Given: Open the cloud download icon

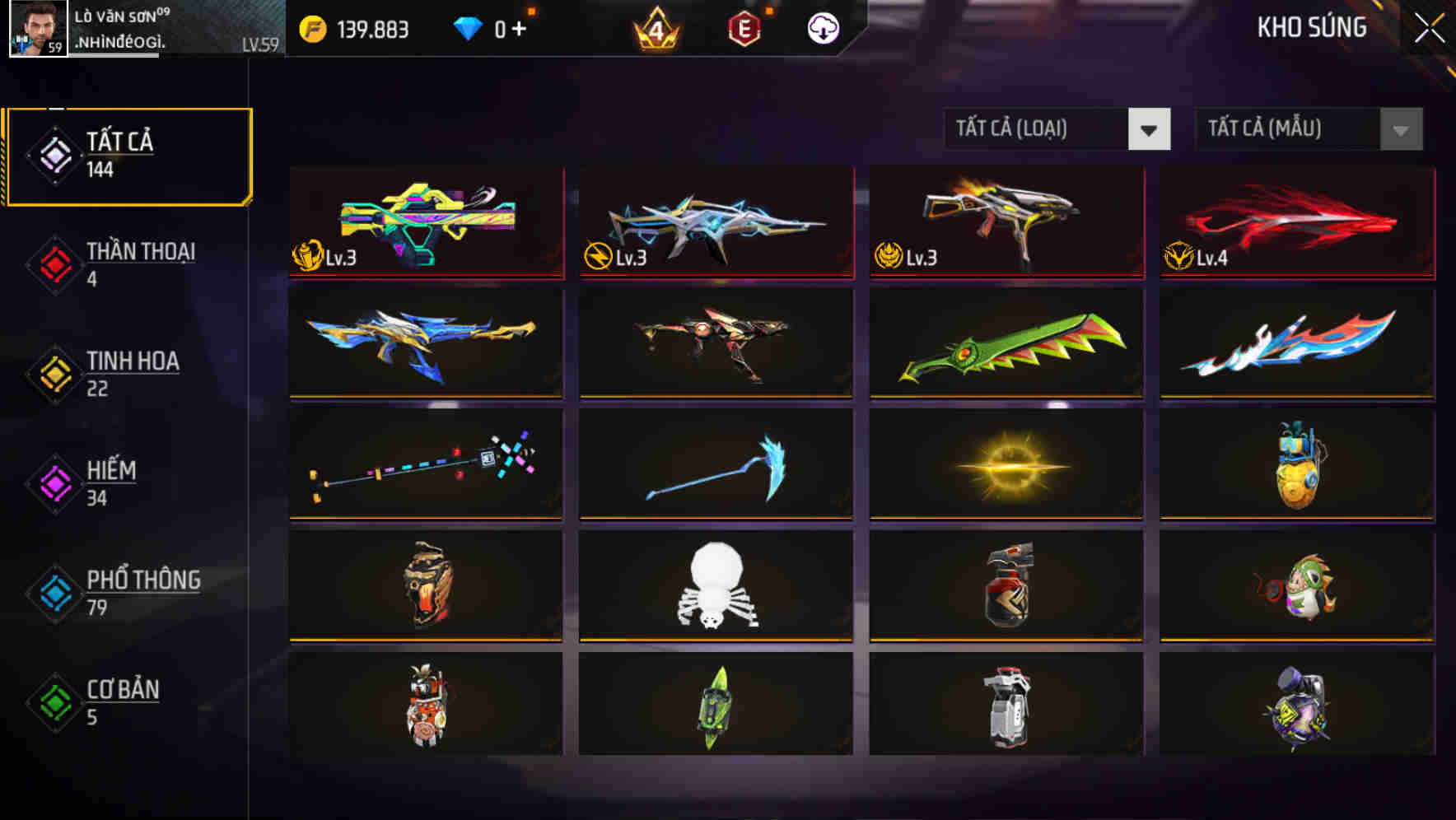Looking at the screenshot, I should [823, 27].
